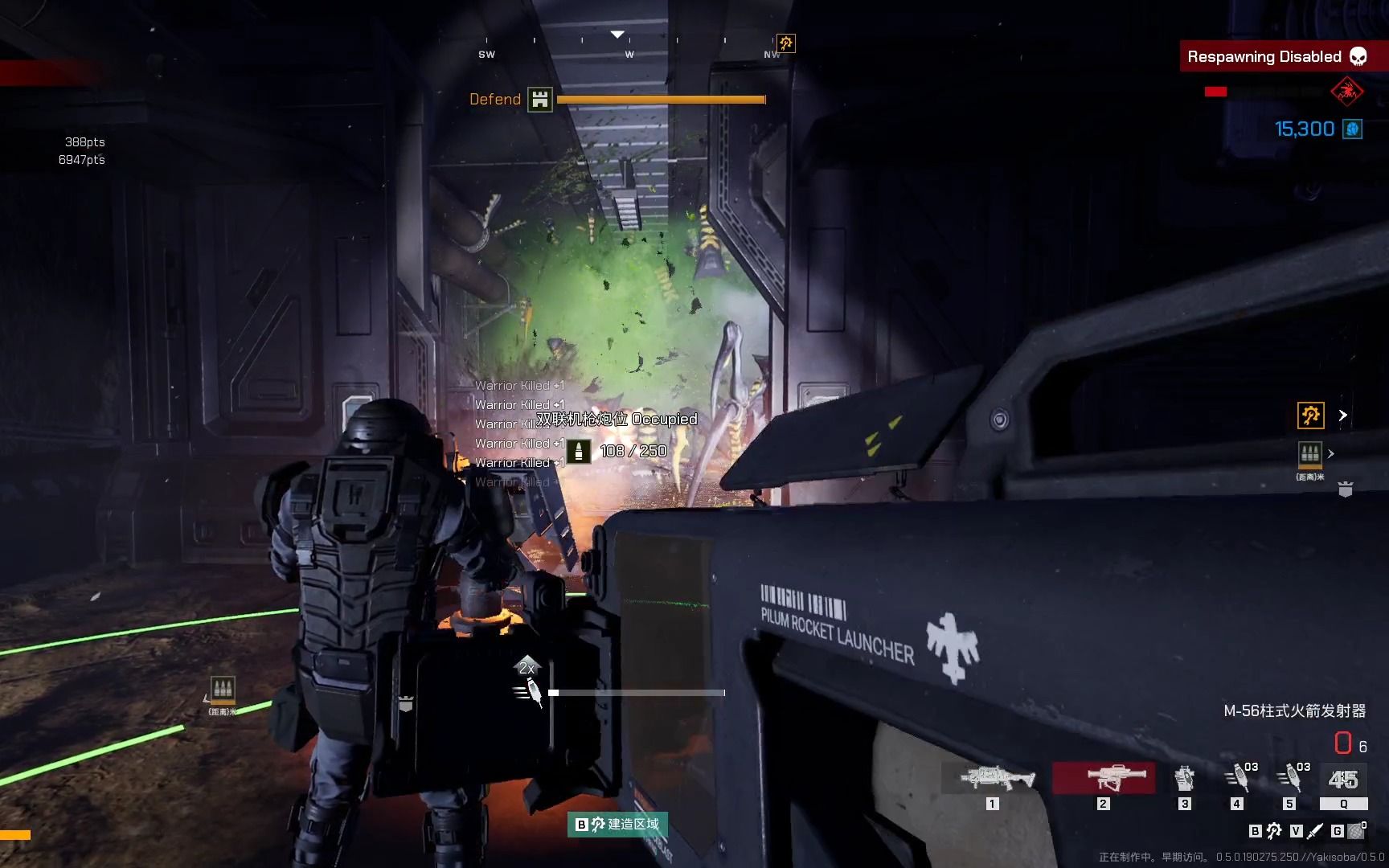
Task: Click the blue ore currency icon
Action: (1353, 129)
